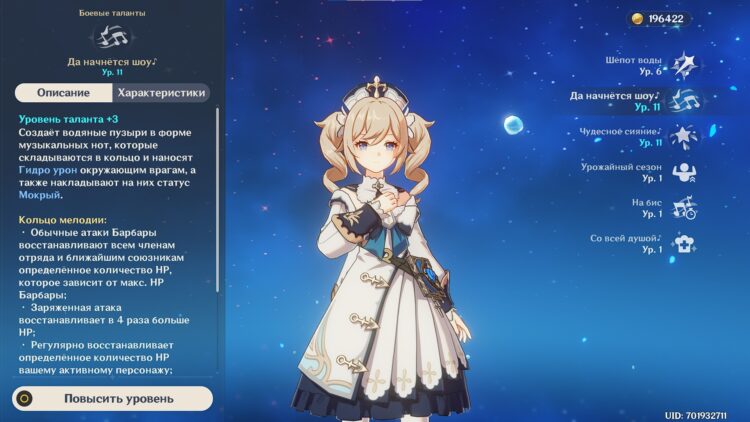Open the Характеристики tab
The width and height of the screenshot is (750, 422).
tap(161, 93)
